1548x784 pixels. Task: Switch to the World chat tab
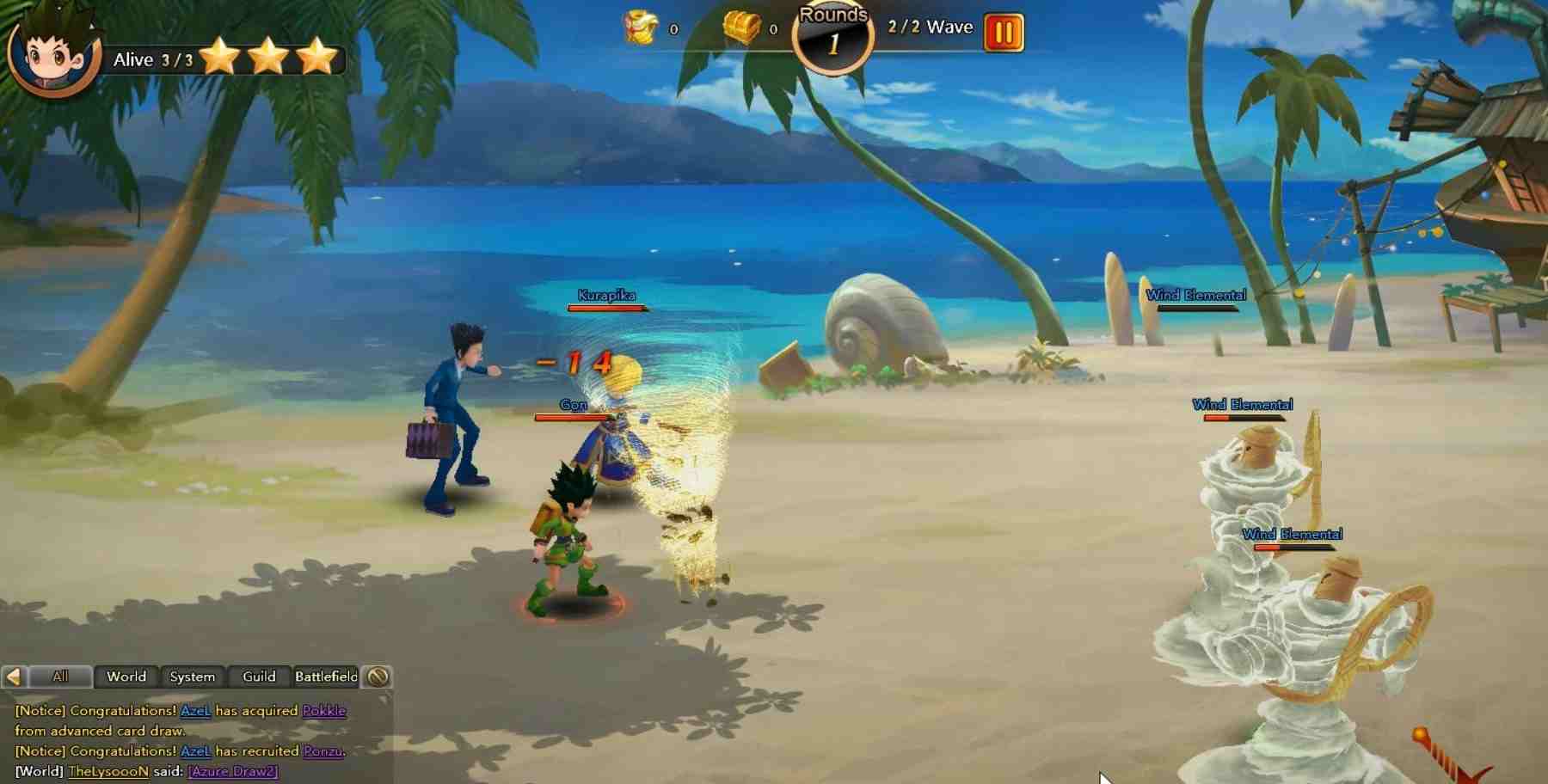(x=126, y=677)
